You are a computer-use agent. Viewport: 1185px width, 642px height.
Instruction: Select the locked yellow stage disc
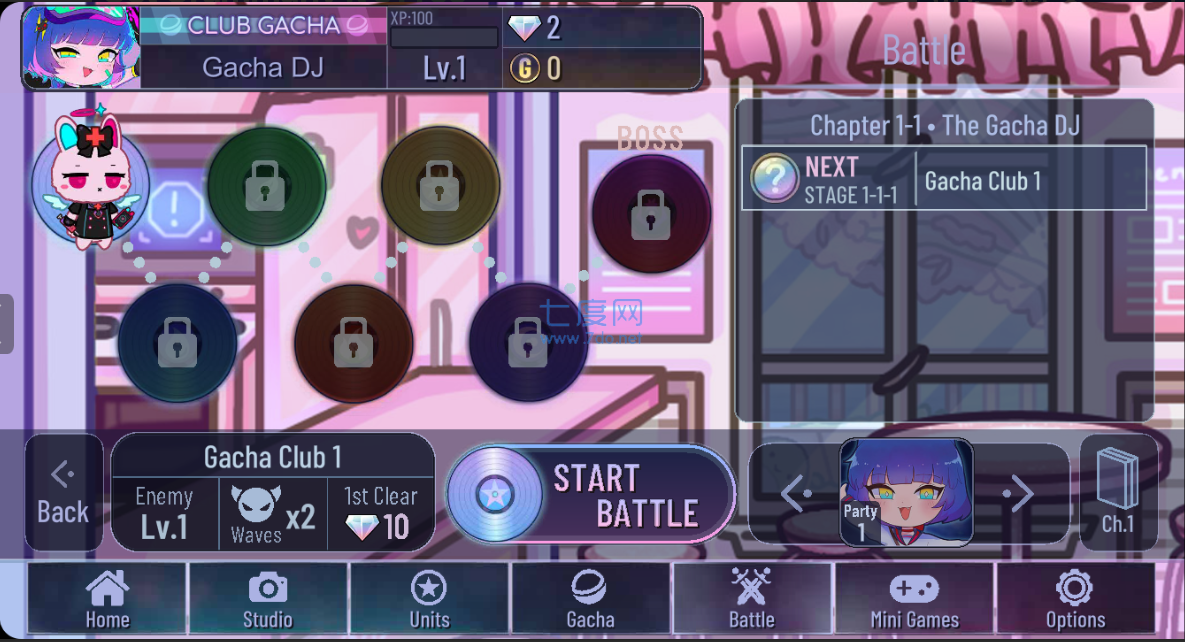pos(440,185)
